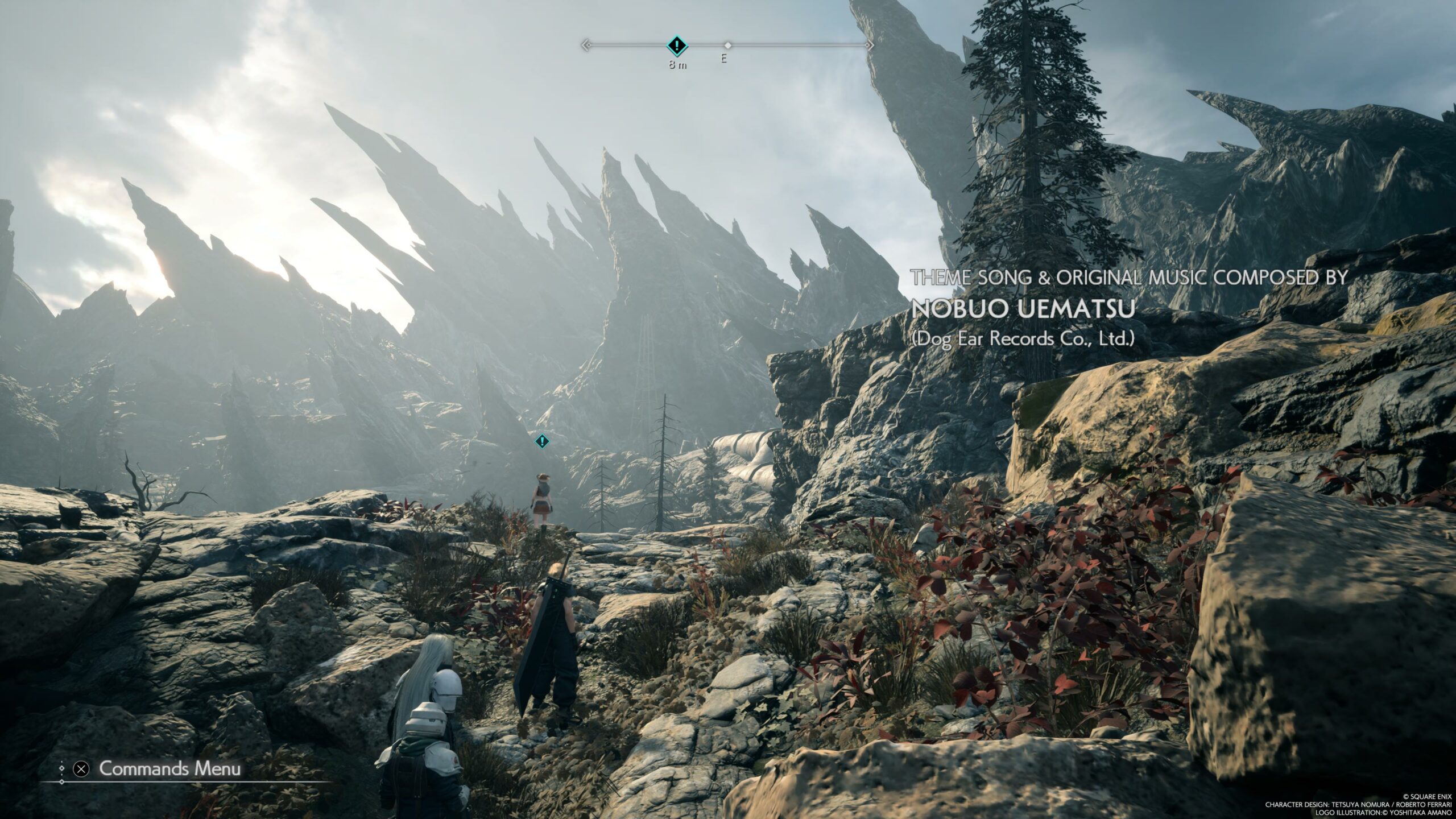Click the East heading letter on the compass
Viewport: 1456px width, 819px height.
724,59
